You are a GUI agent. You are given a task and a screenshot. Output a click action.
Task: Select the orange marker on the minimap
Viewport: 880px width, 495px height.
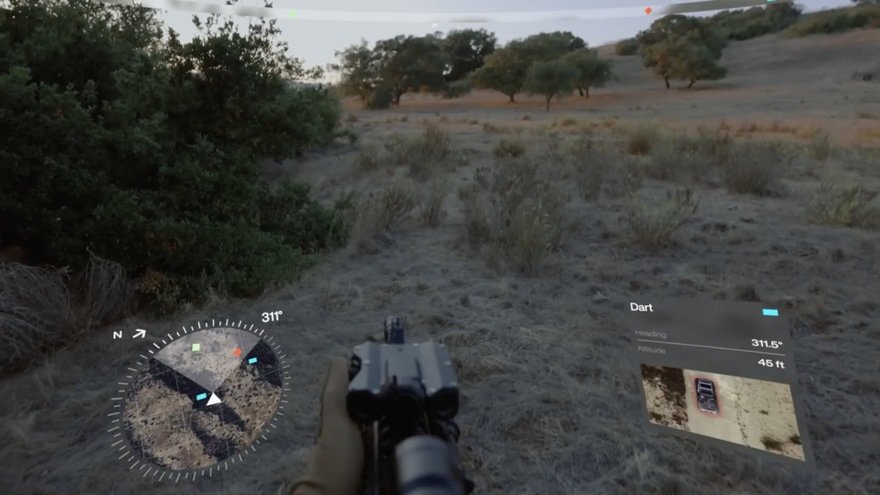(x=237, y=352)
